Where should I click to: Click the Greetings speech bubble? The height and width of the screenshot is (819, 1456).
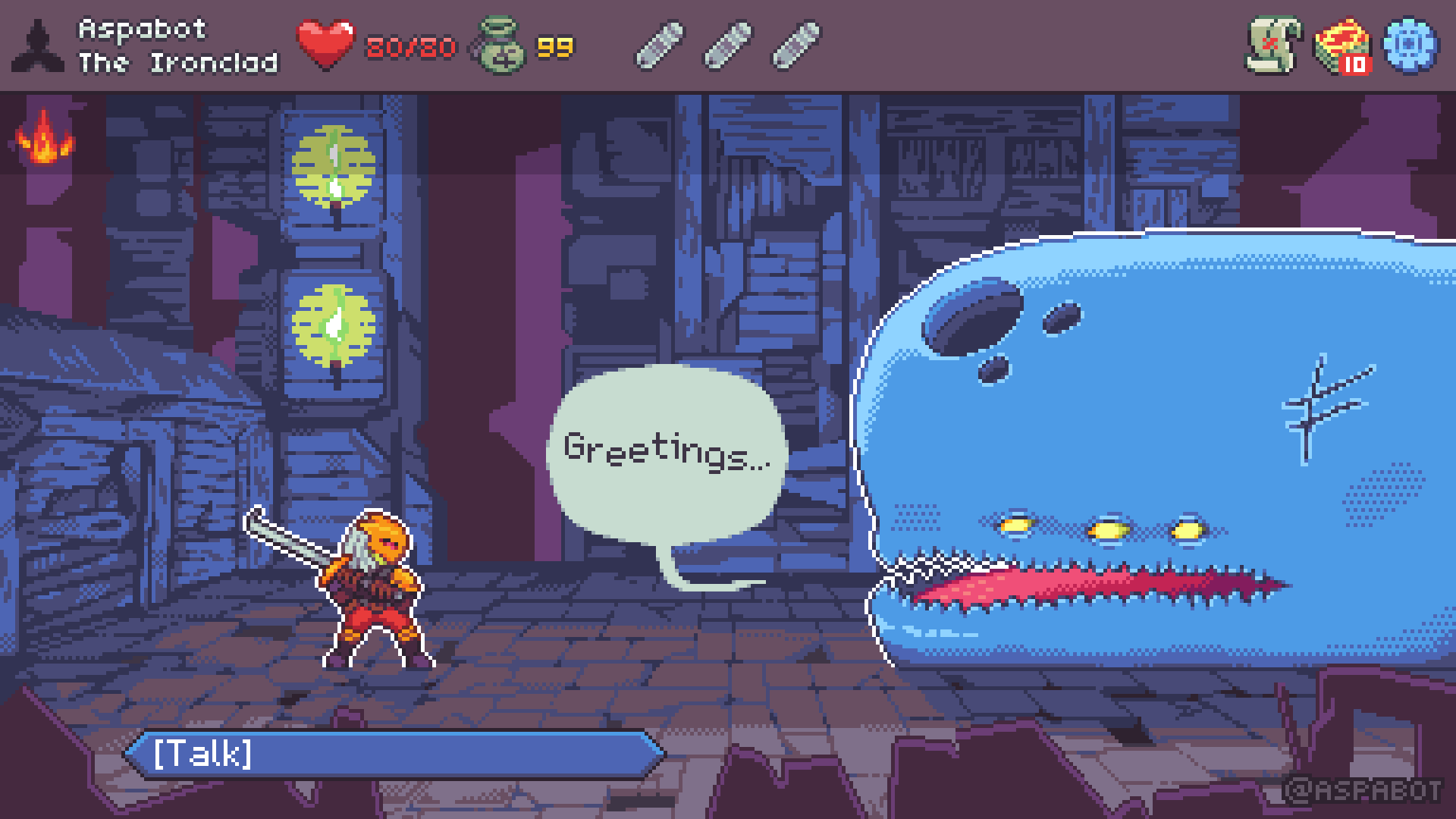[x=667, y=451]
